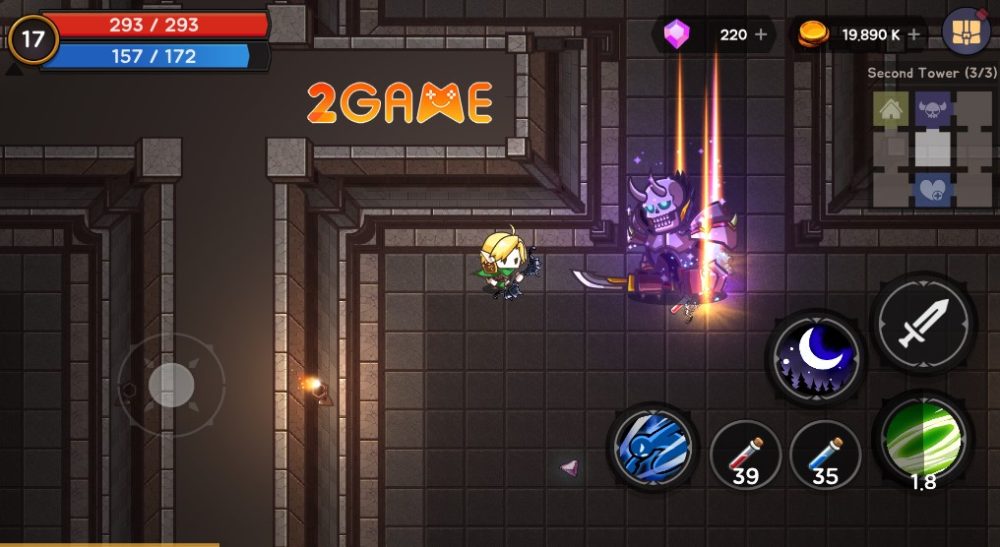Tap the virtual movement joystick

pos(171,385)
